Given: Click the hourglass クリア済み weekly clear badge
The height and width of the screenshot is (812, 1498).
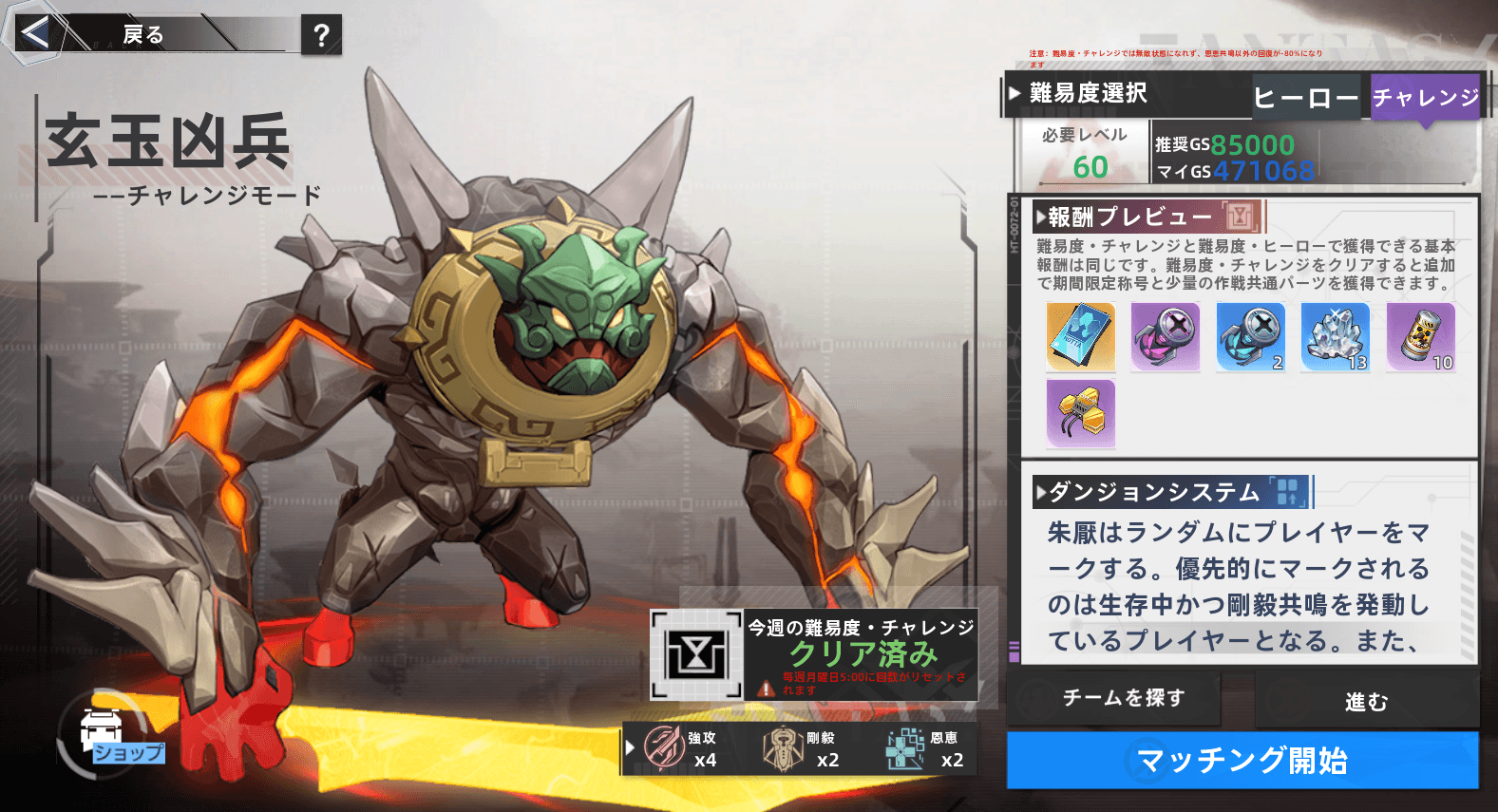Looking at the screenshot, I should tap(696, 653).
